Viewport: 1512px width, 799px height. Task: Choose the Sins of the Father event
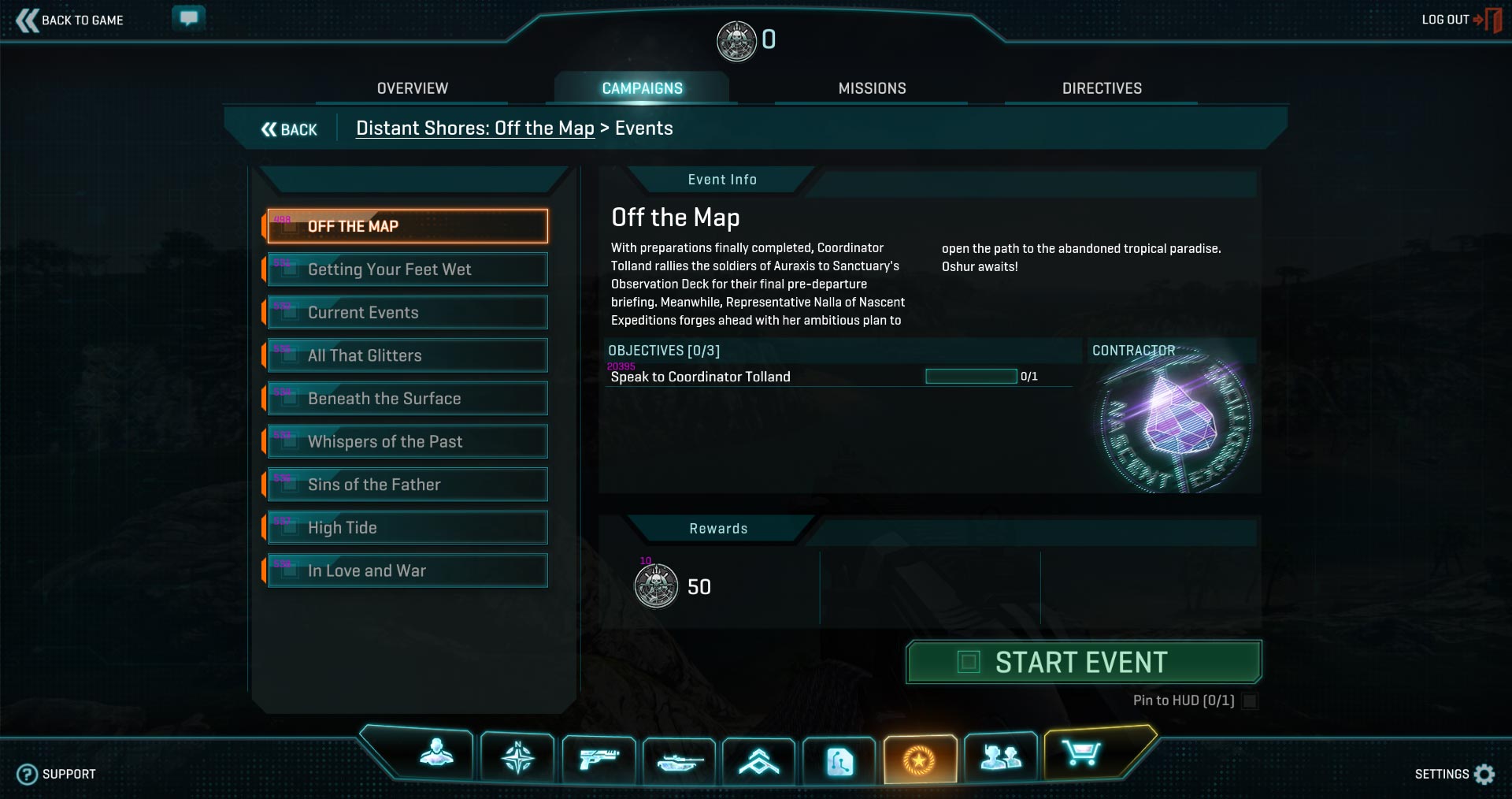coord(407,485)
